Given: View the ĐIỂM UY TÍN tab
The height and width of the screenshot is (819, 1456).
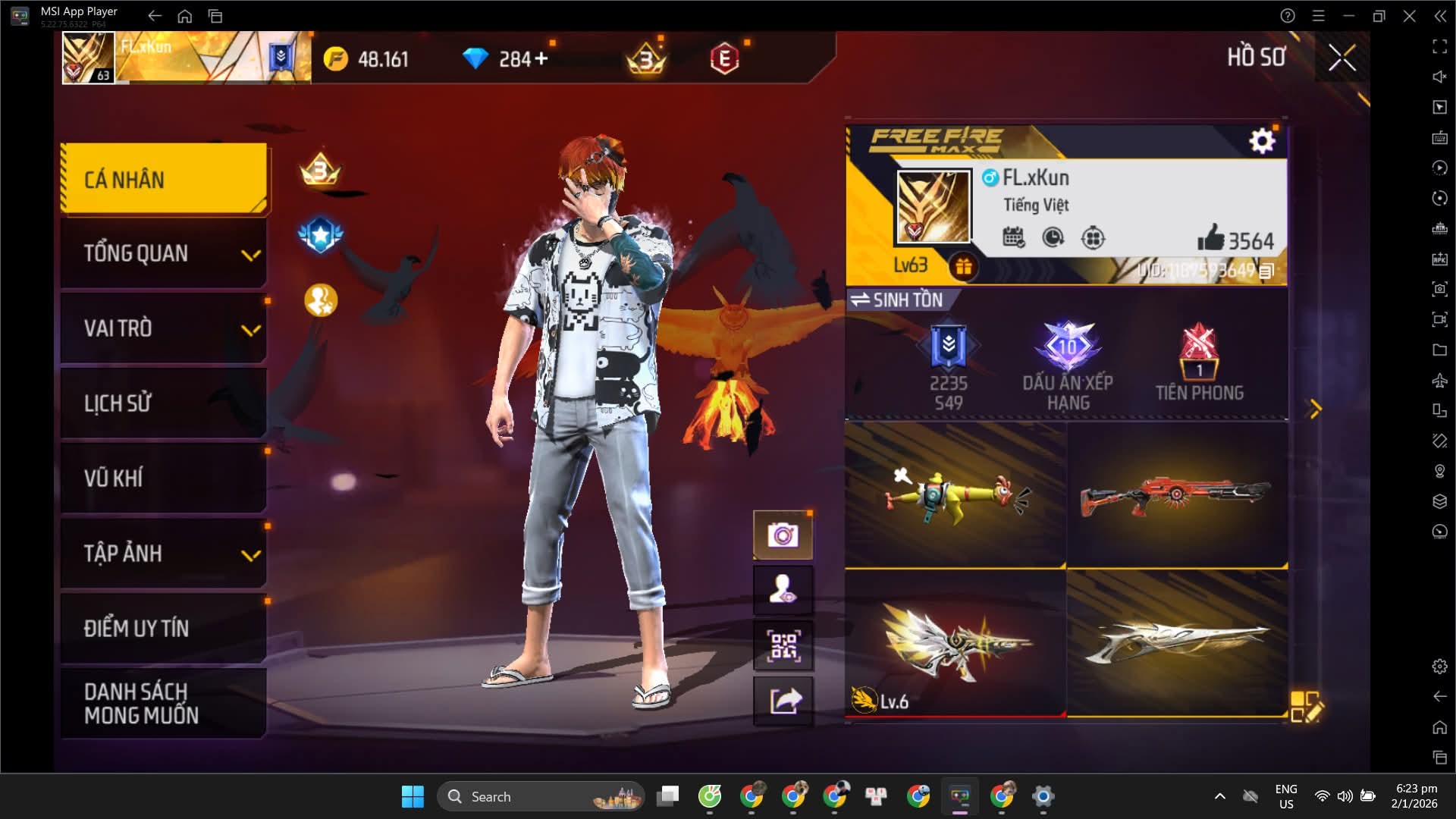Looking at the screenshot, I should coord(164,628).
